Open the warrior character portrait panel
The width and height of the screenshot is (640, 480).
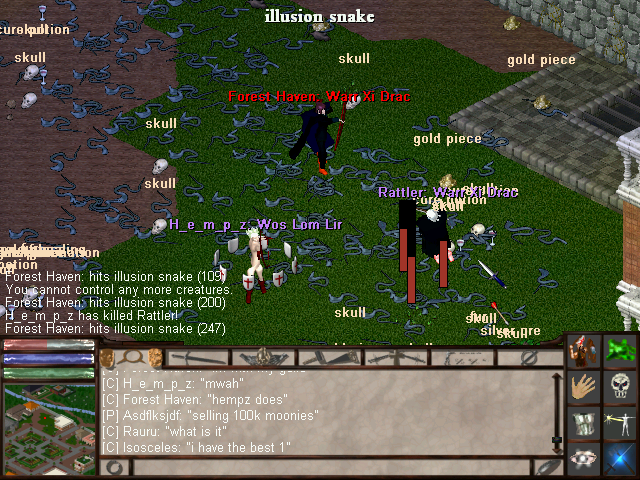(x=584, y=351)
